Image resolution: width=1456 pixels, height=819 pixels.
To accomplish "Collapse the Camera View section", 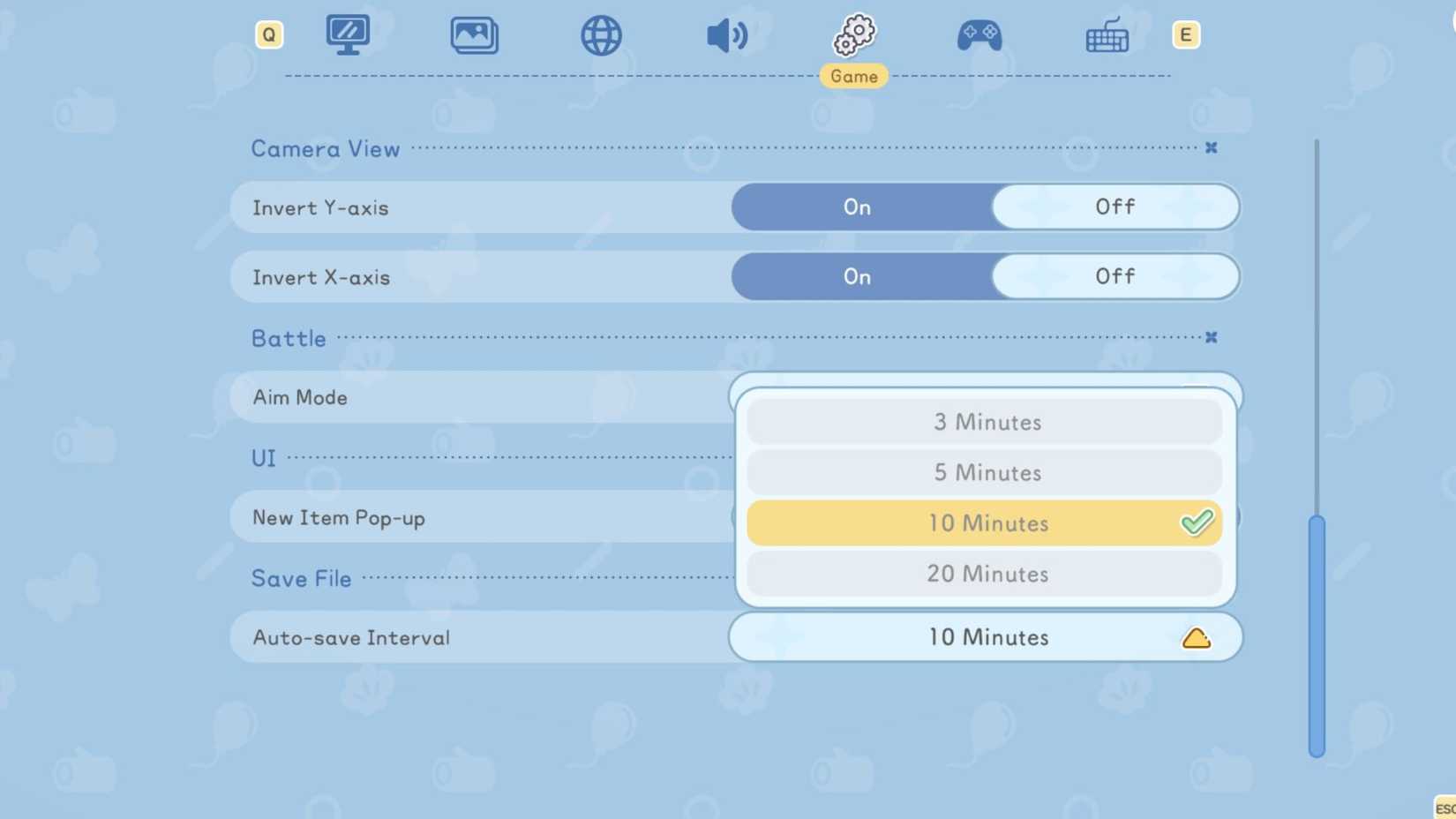I will click(x=1212, y=147).
